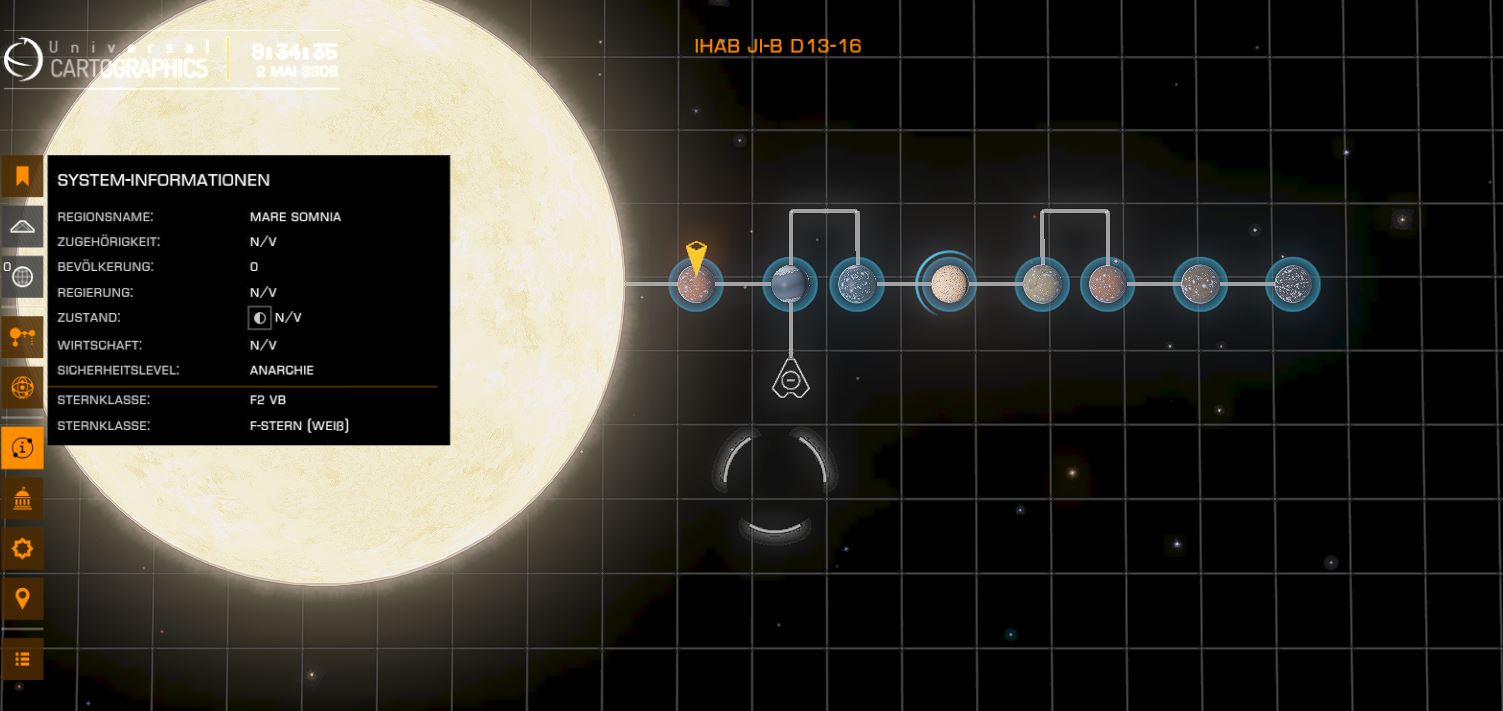Click the Universal Cartographics logo

pos(107,60)
